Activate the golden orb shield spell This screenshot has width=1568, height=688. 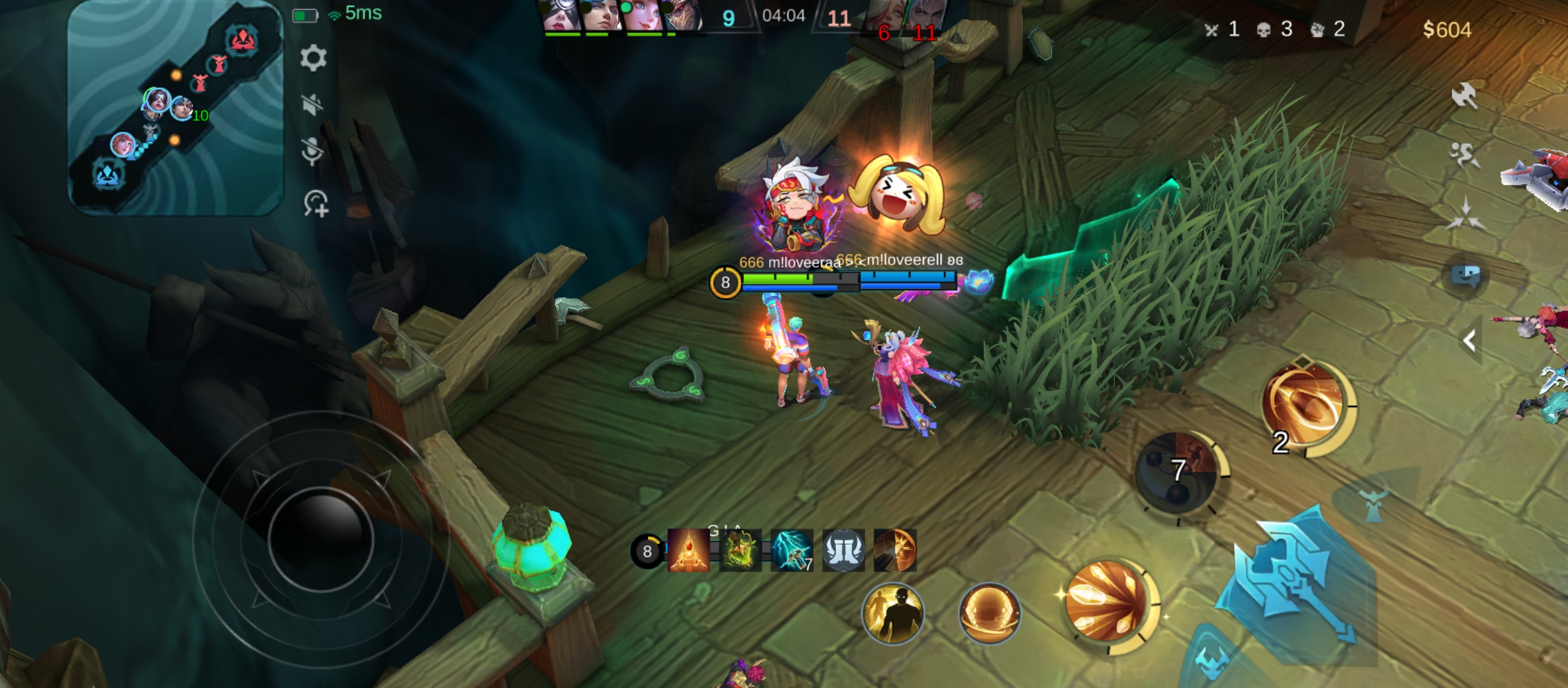point(989,613)
